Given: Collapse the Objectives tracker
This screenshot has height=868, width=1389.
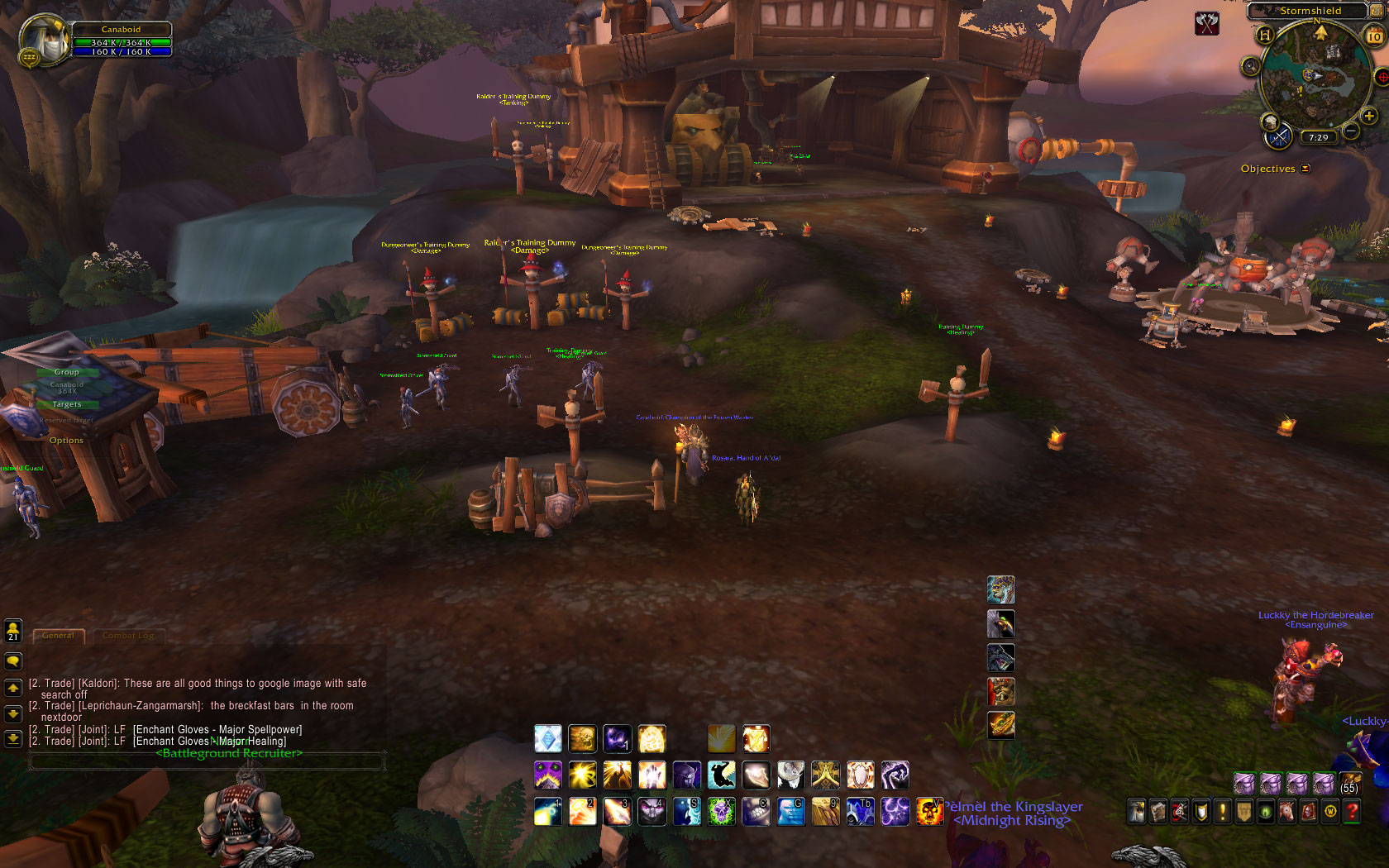Looking at the screenshot, I should 1305,169.
